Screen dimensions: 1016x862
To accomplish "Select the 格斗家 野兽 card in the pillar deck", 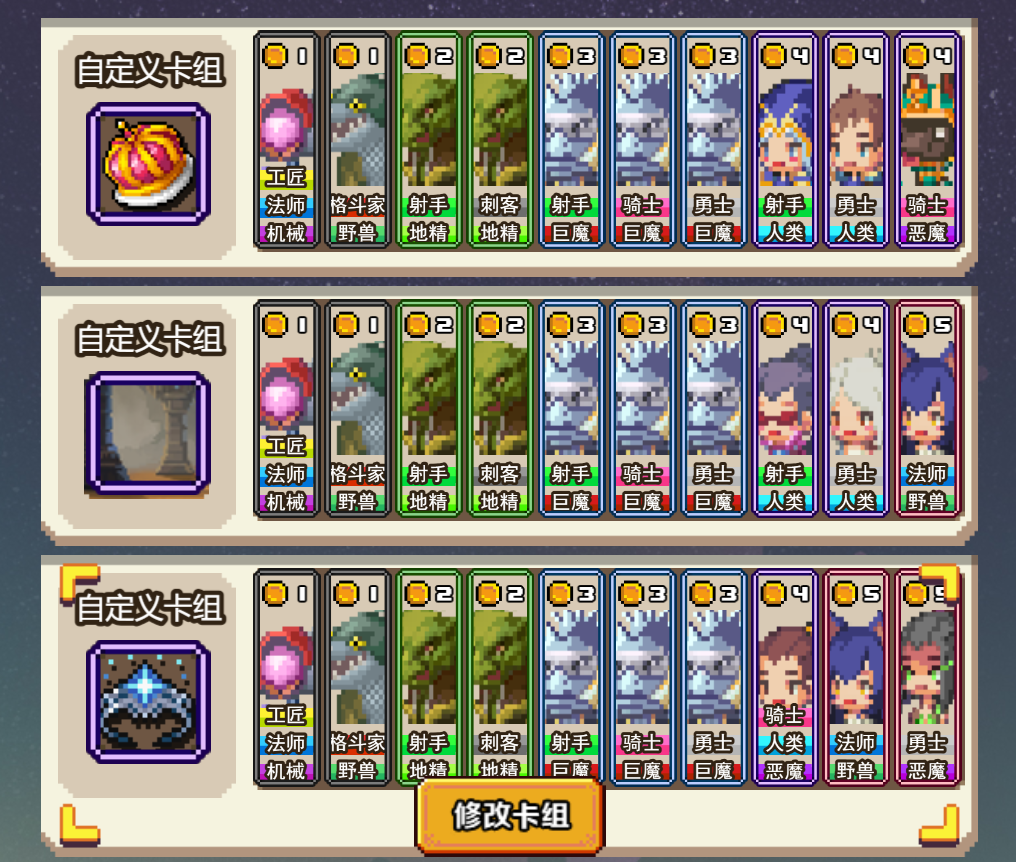I will (357, 408).
